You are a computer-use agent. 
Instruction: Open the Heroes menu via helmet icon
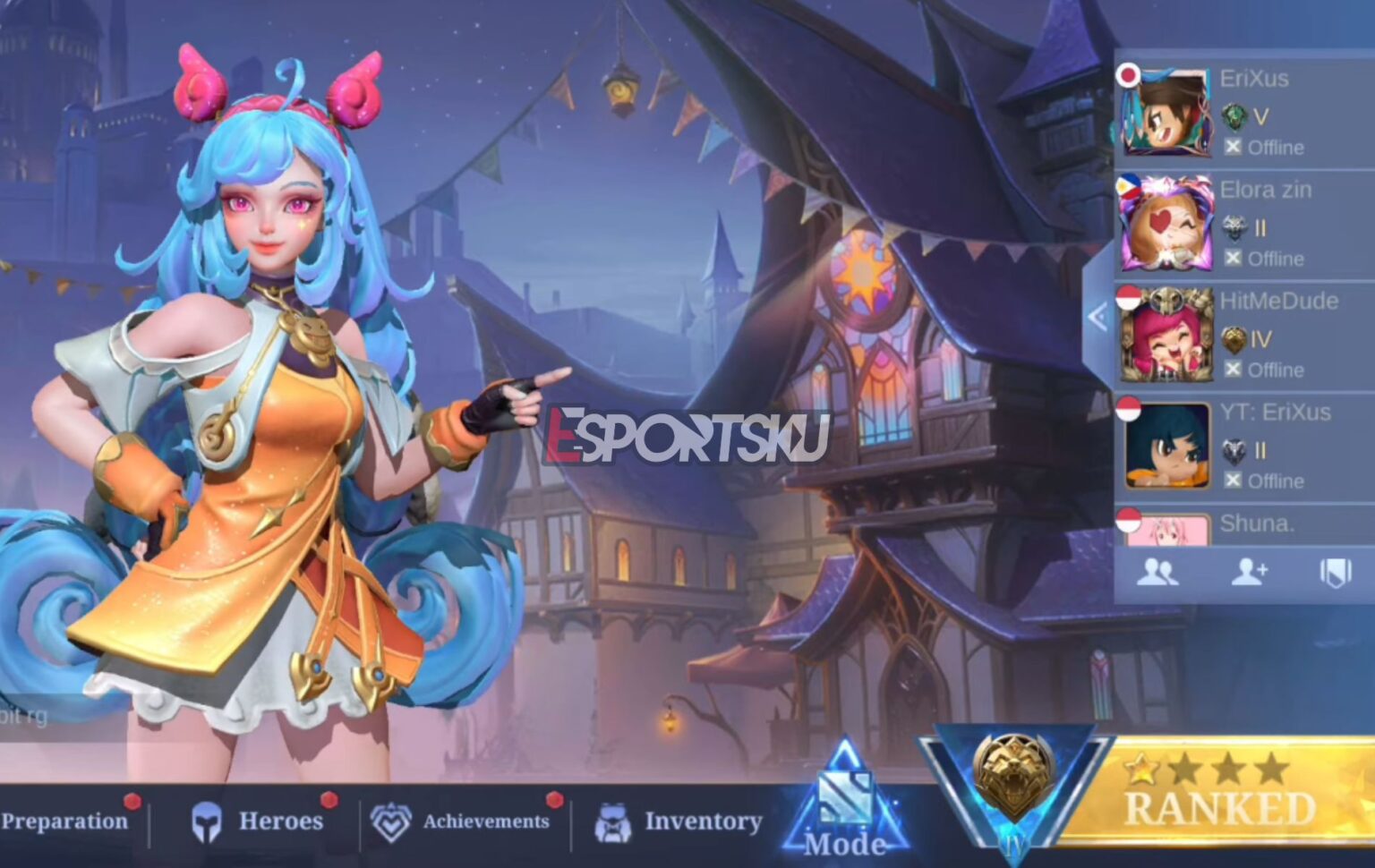click(x=208, y=821)
